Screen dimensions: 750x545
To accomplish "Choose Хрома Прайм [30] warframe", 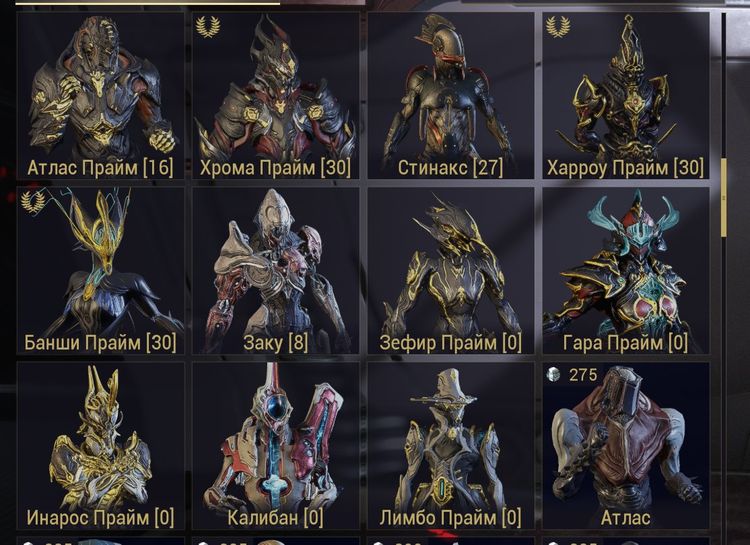I will (x=275, y=96).
